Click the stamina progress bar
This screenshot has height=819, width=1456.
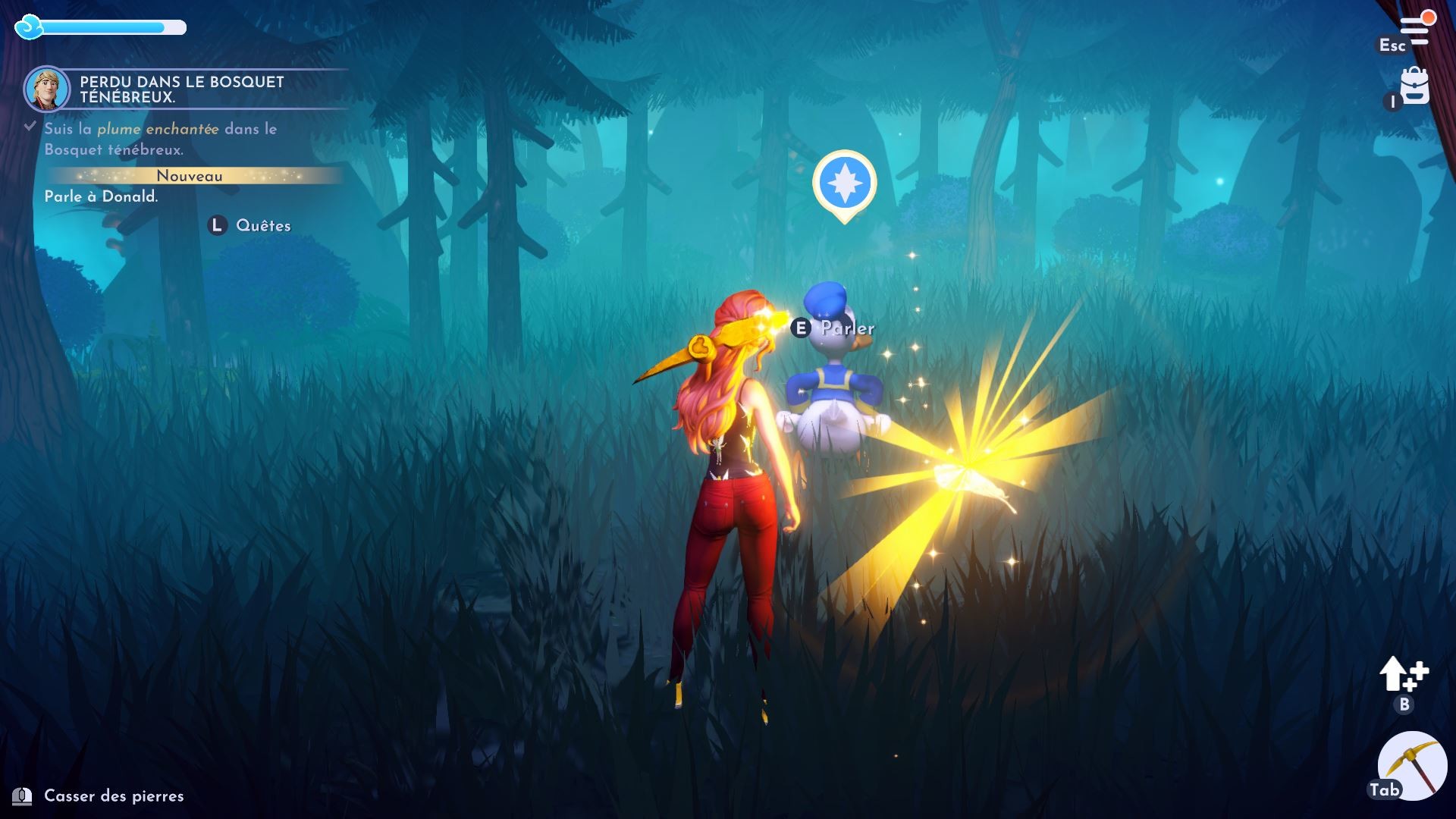(114, 29)
